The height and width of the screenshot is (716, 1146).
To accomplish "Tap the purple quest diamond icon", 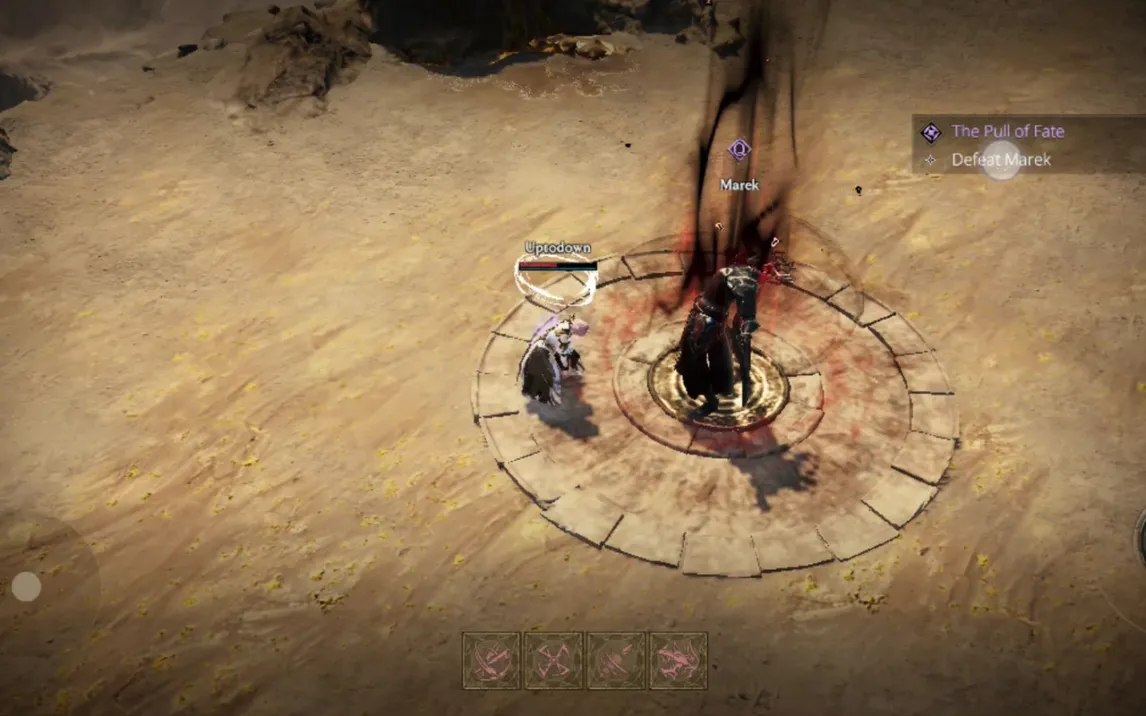I will coord(931,132).
